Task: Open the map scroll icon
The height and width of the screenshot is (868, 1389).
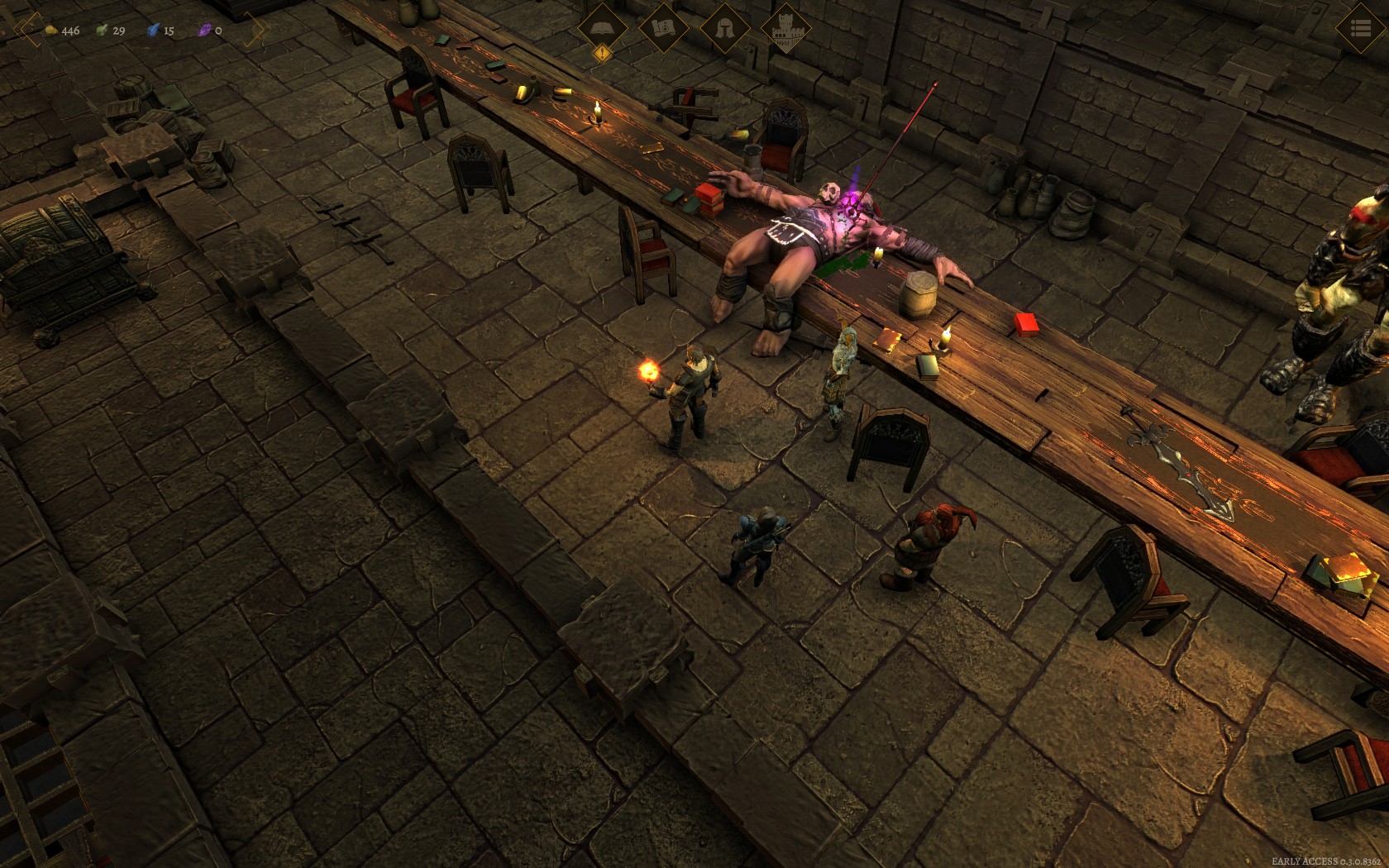Action: tap(664, 27)
